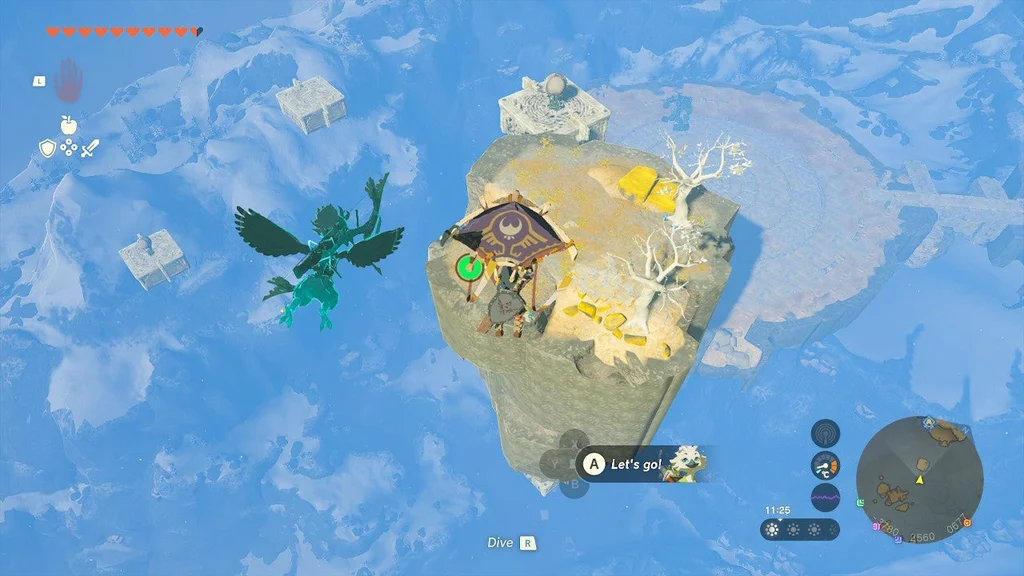Click the green marker on the minimap edge

tap(862, 502)
